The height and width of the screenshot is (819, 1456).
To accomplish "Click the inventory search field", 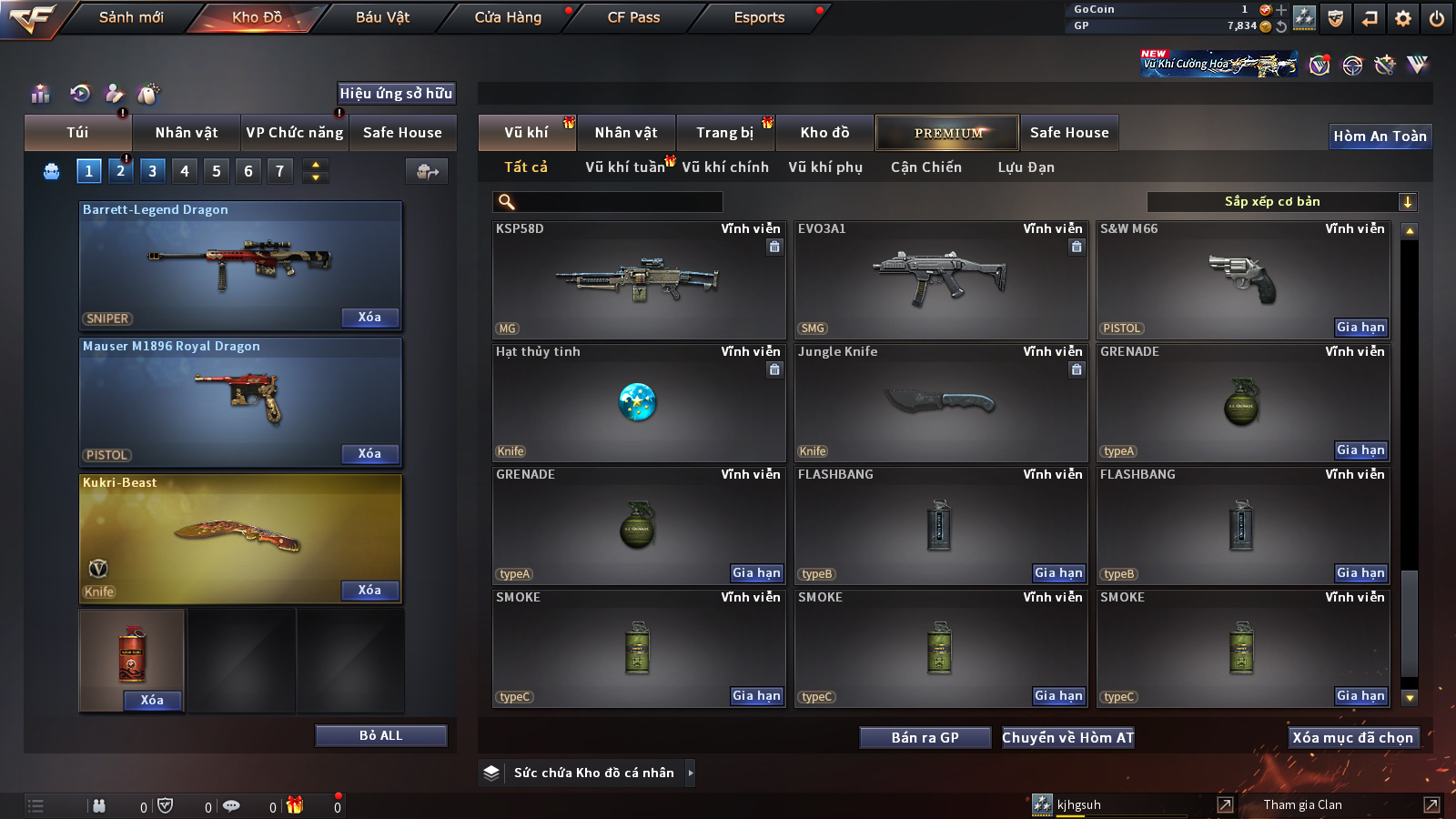I will 619,202.
